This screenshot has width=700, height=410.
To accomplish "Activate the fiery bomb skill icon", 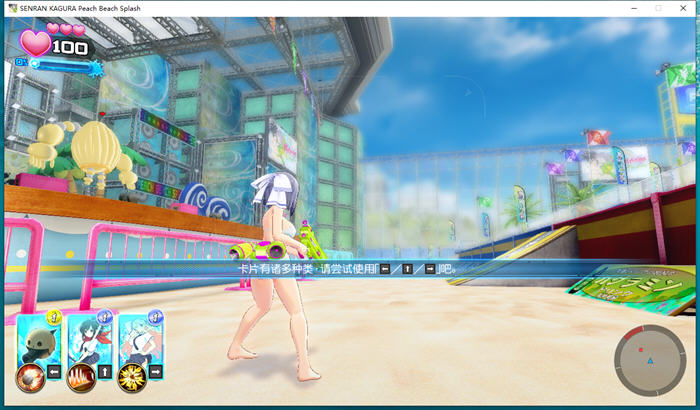I will (x=30, y=378).
